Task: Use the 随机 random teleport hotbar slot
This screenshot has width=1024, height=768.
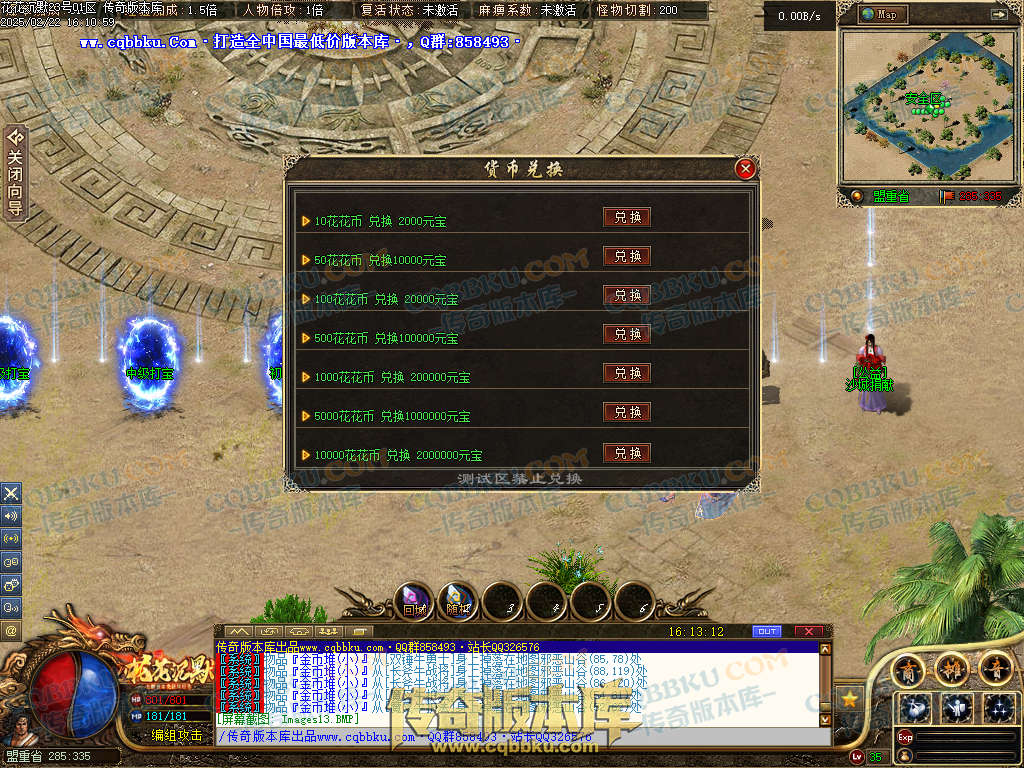Action: [458, 601]
